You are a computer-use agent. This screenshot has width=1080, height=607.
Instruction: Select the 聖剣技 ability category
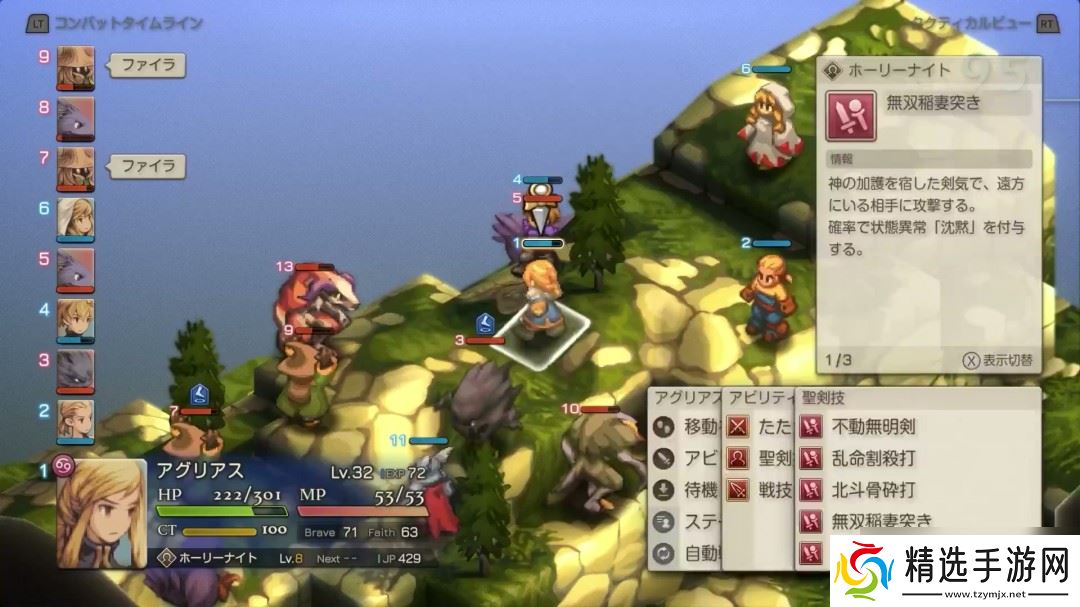[x=758, y=458]
